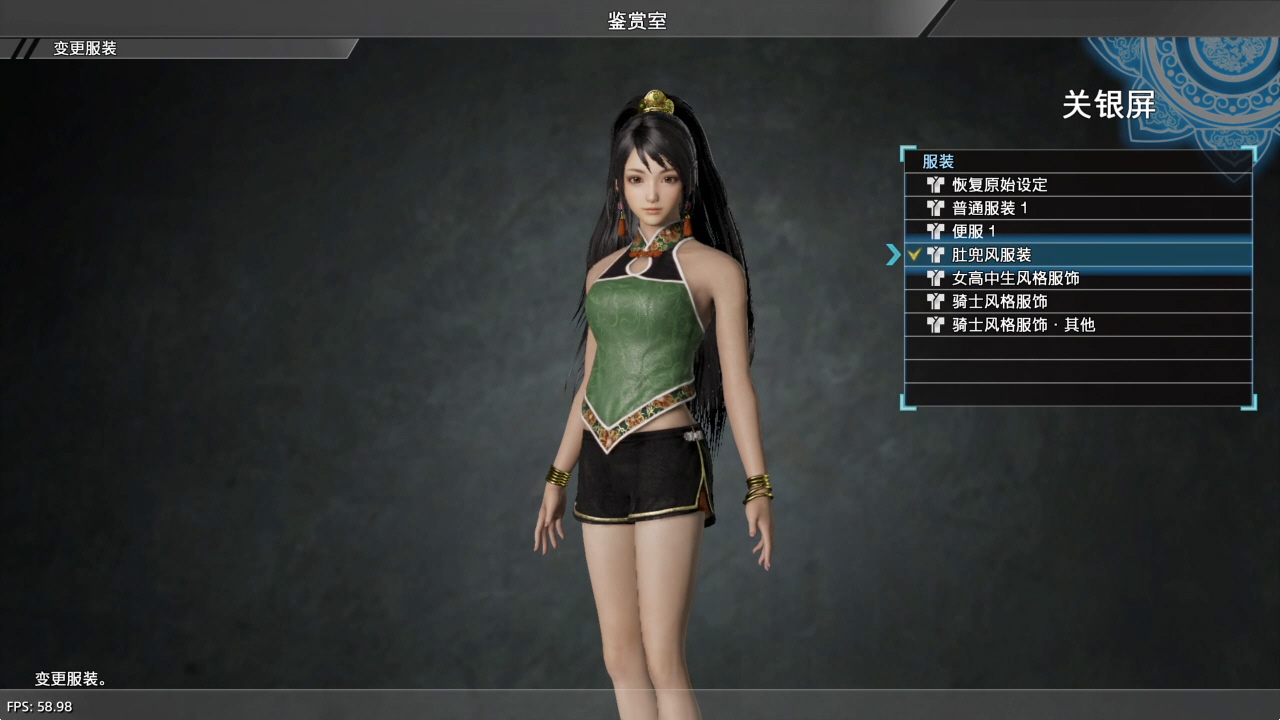Choose the 骑士风格服饰 outfit
The width and height of the screenshot is (1280, 720).
click(x=1000, y=301)
